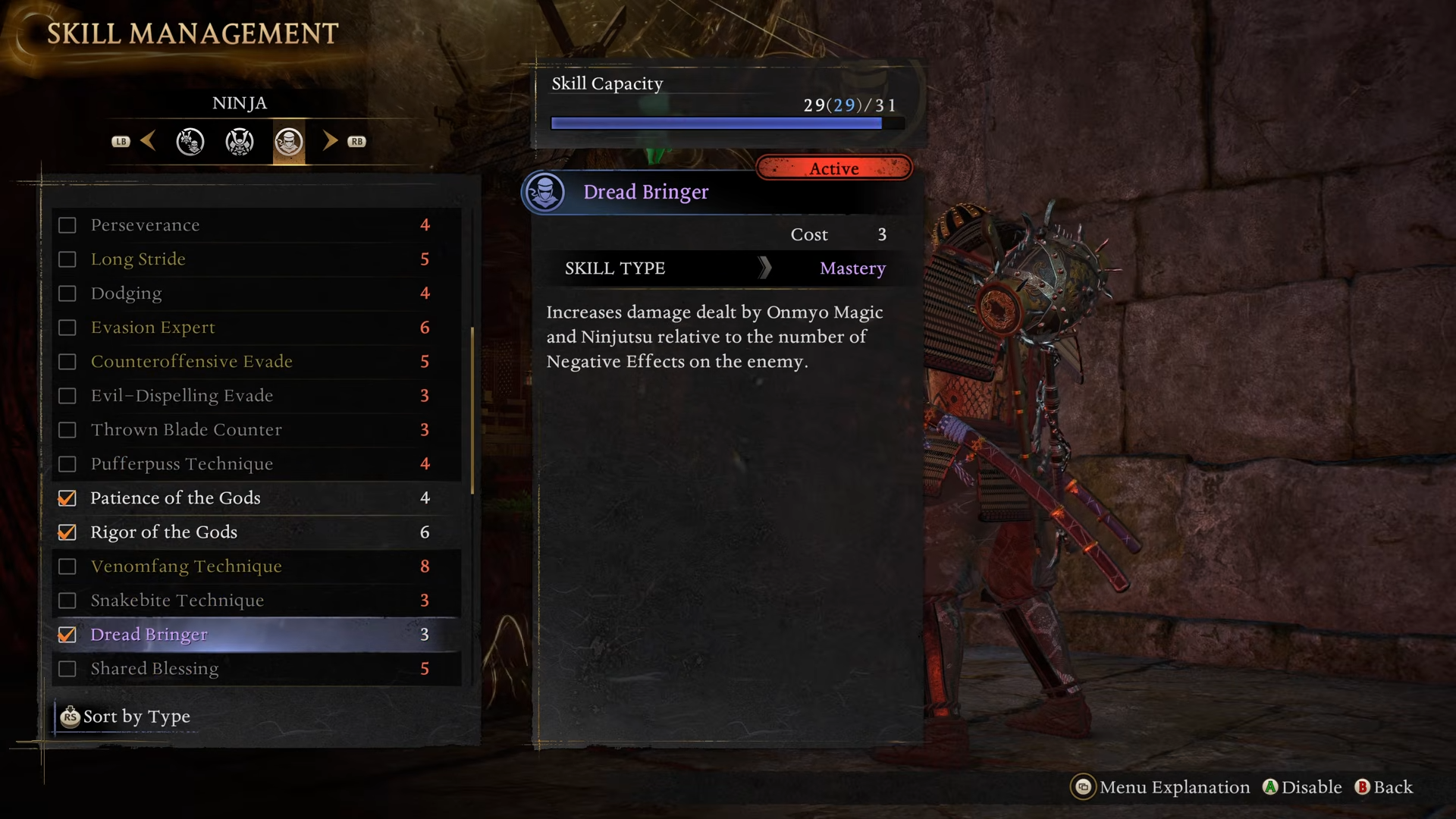Screen dimensions: 1456x819
Task: Go back from Skill Management
Action: (x=1384, y=787)
